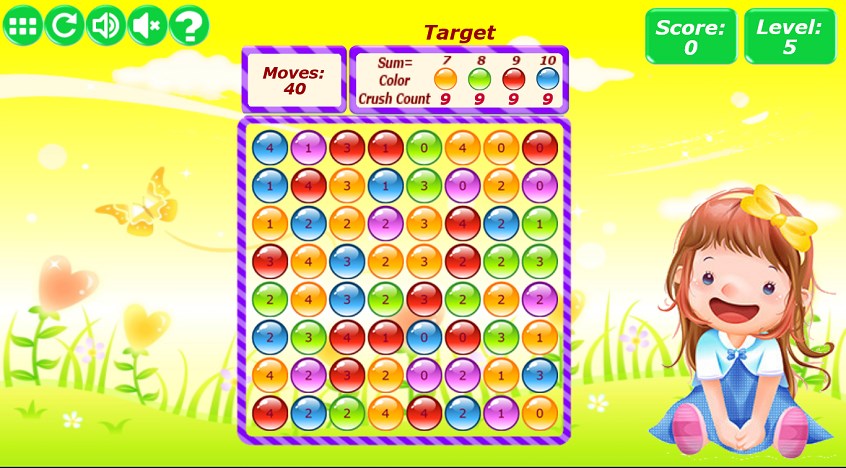Open help with the question mark
This screenshot has width=846, height=468.
coord(188,26)
